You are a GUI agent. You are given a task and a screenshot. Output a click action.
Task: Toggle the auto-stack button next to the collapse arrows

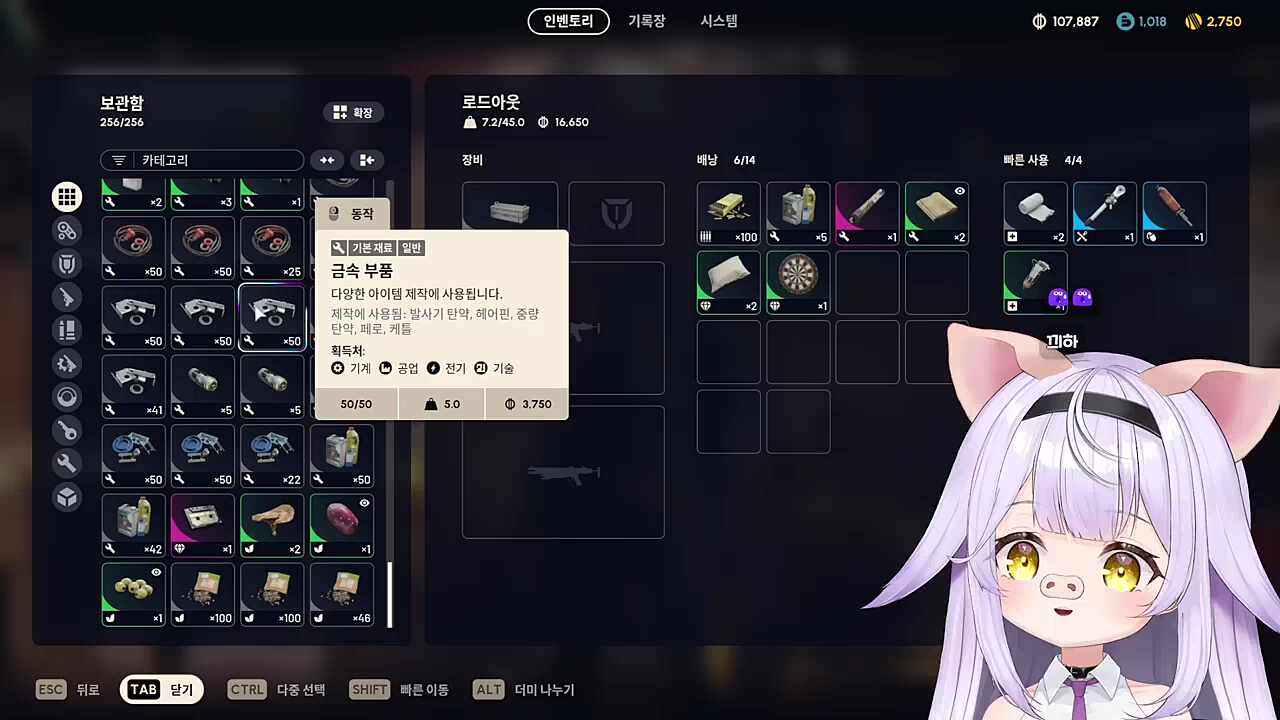point(367,160)
